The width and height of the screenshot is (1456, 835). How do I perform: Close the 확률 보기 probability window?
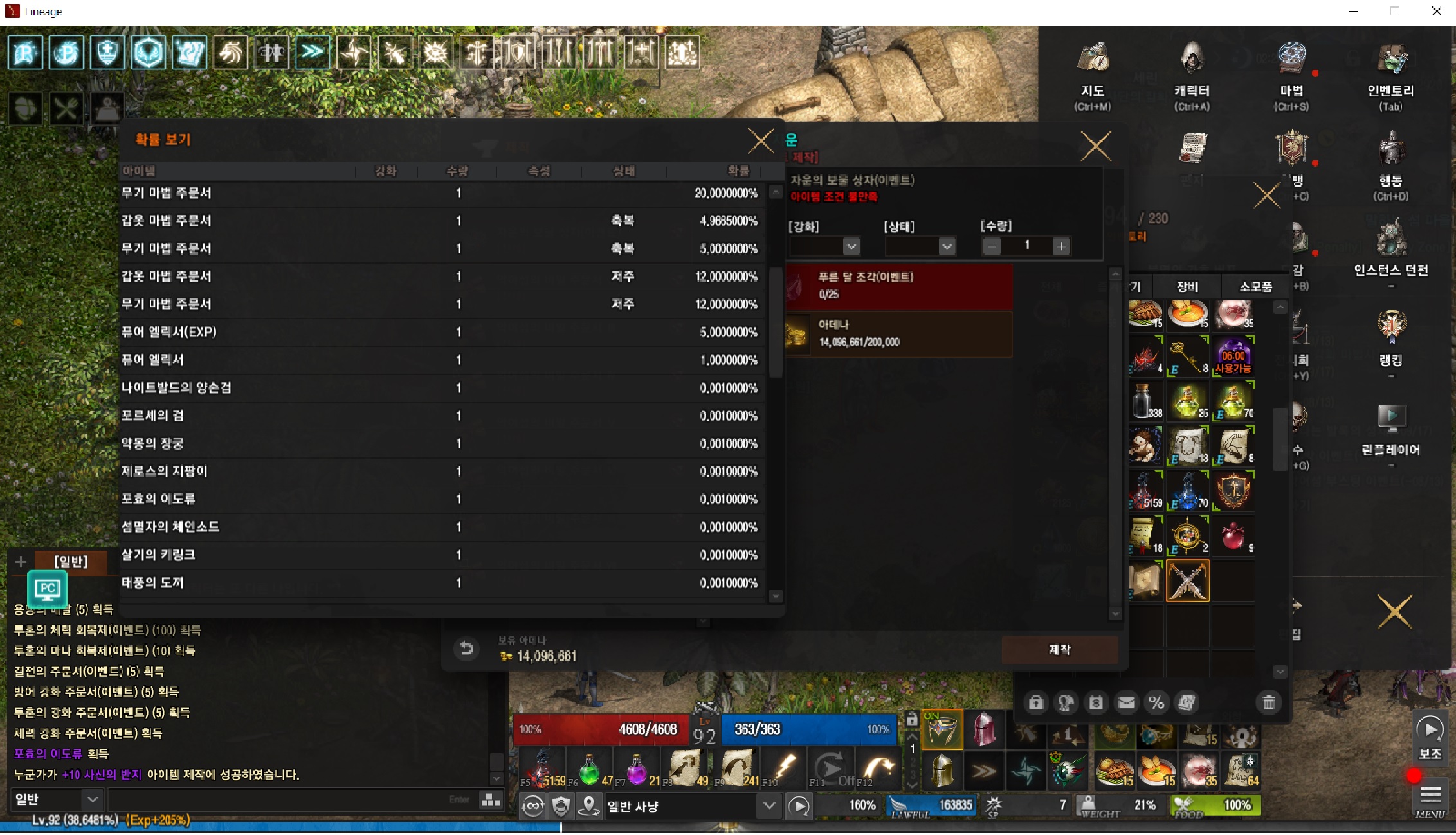click(x=761, y=141)
